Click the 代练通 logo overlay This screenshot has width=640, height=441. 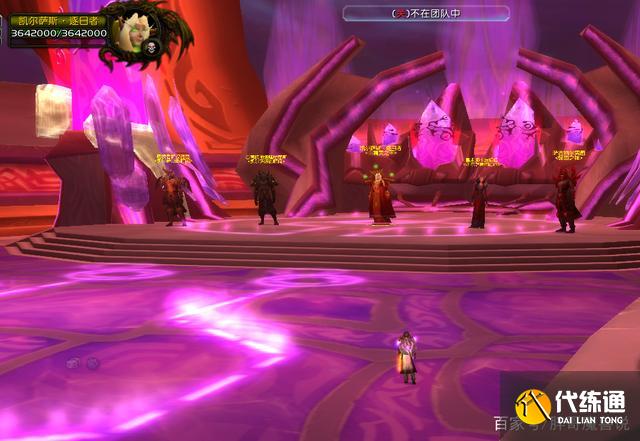569,408
